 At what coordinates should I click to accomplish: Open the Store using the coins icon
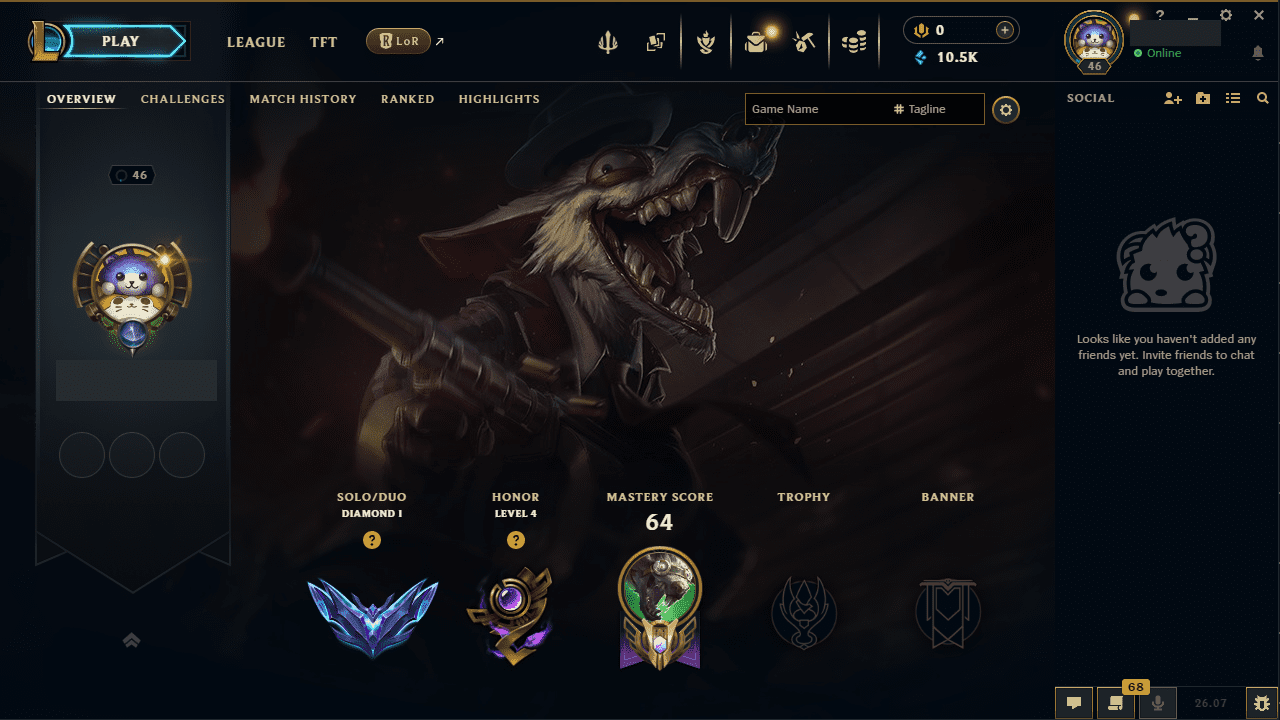pyautogui.click(x=854, y=43)
